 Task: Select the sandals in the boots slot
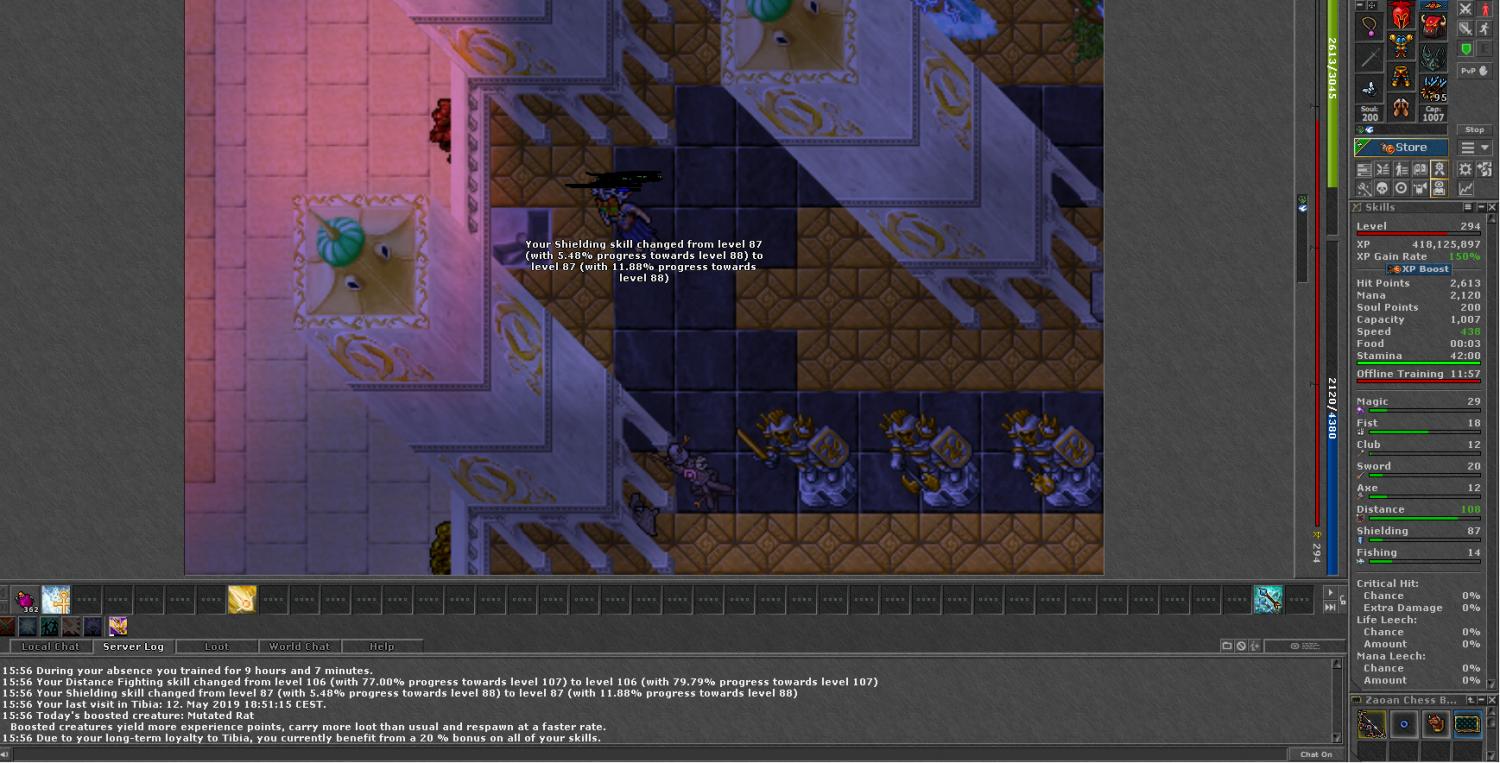1401,107
